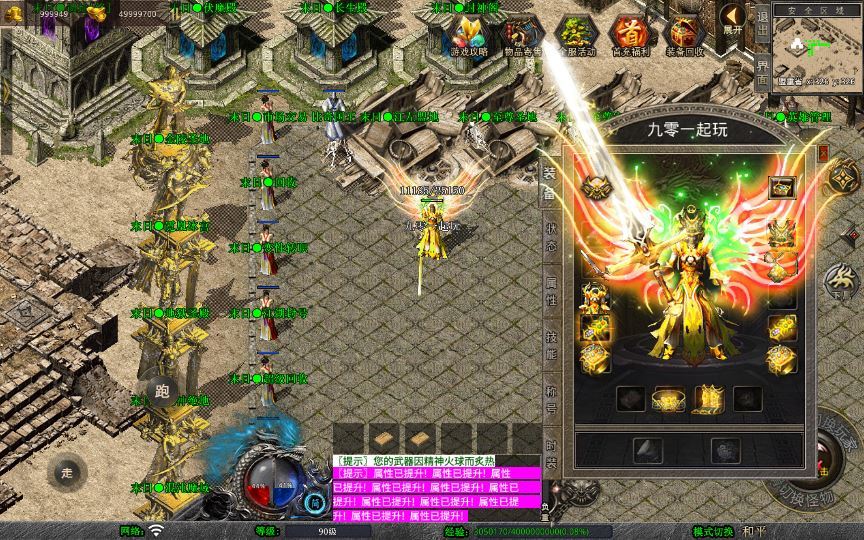
Task: Close the character equipment panel
Action: tap(823, 152)
